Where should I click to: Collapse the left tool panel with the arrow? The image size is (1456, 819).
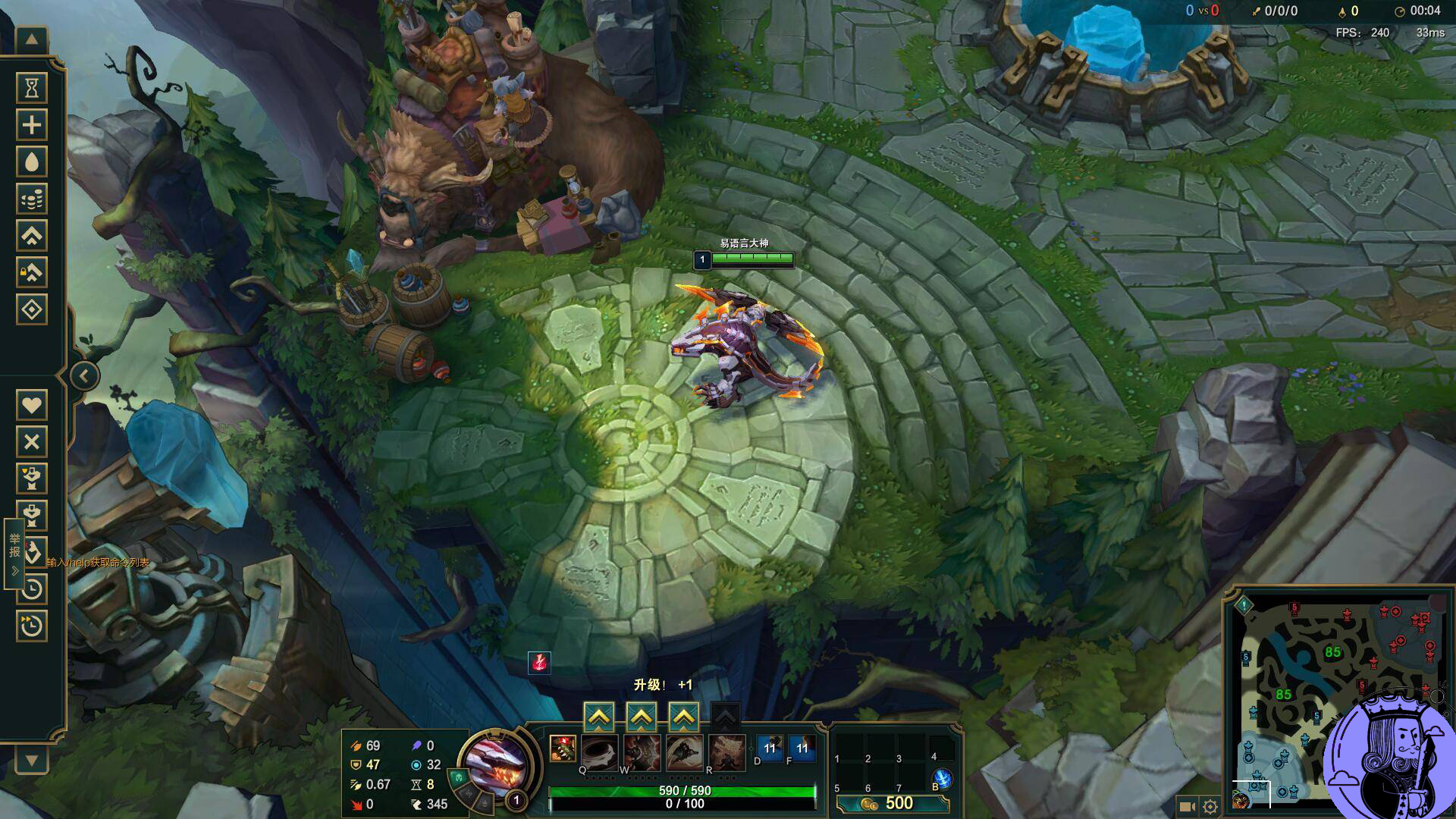coord(84,375)
